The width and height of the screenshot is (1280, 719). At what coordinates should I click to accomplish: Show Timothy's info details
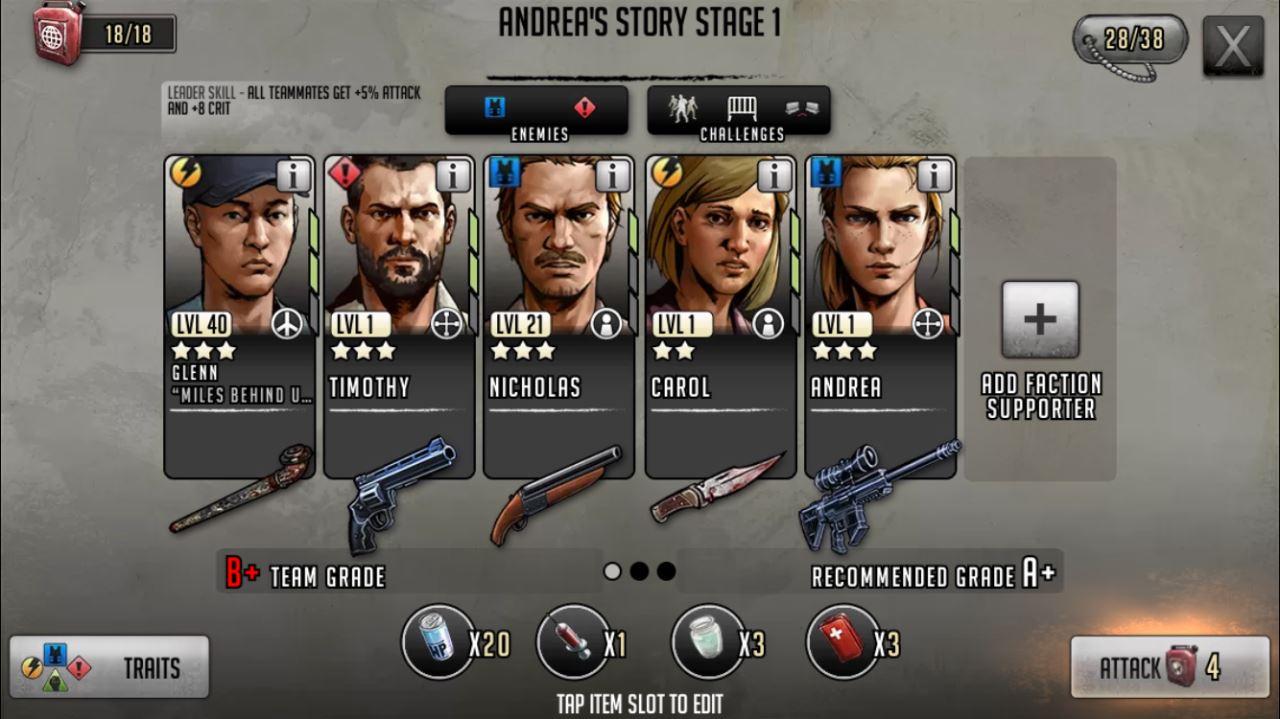tap(453, 176)
